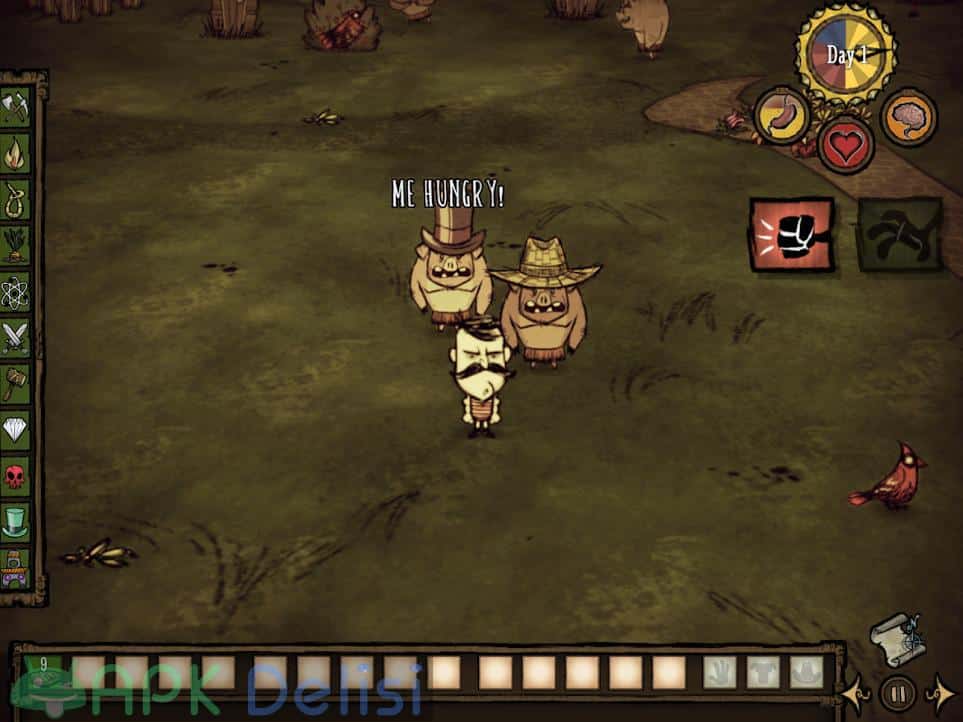Pause the game
The width and height of the screenshot is (963, 722).
coord(897,692)
